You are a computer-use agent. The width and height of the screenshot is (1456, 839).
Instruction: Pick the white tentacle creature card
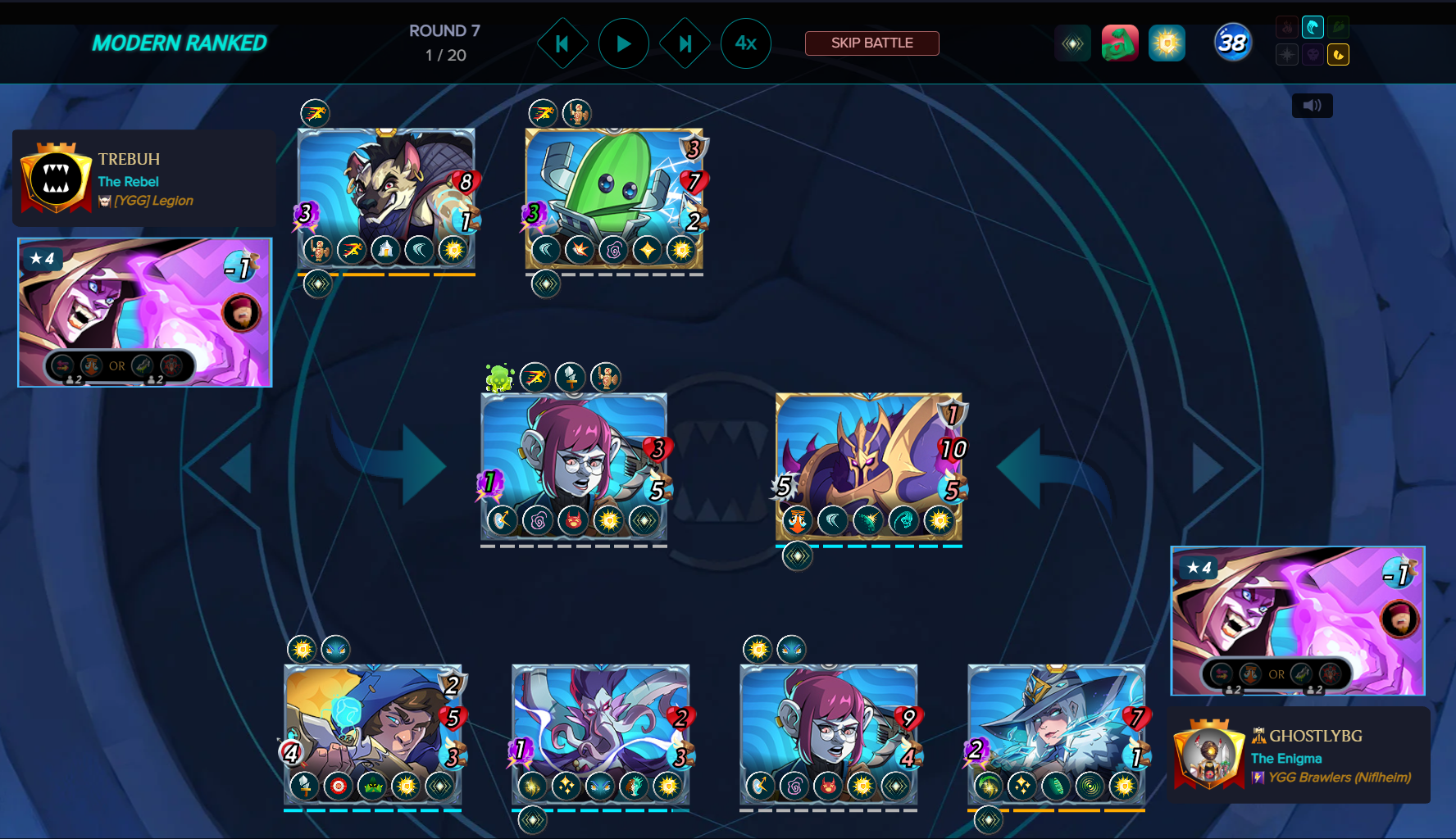(x=600, y=734)
